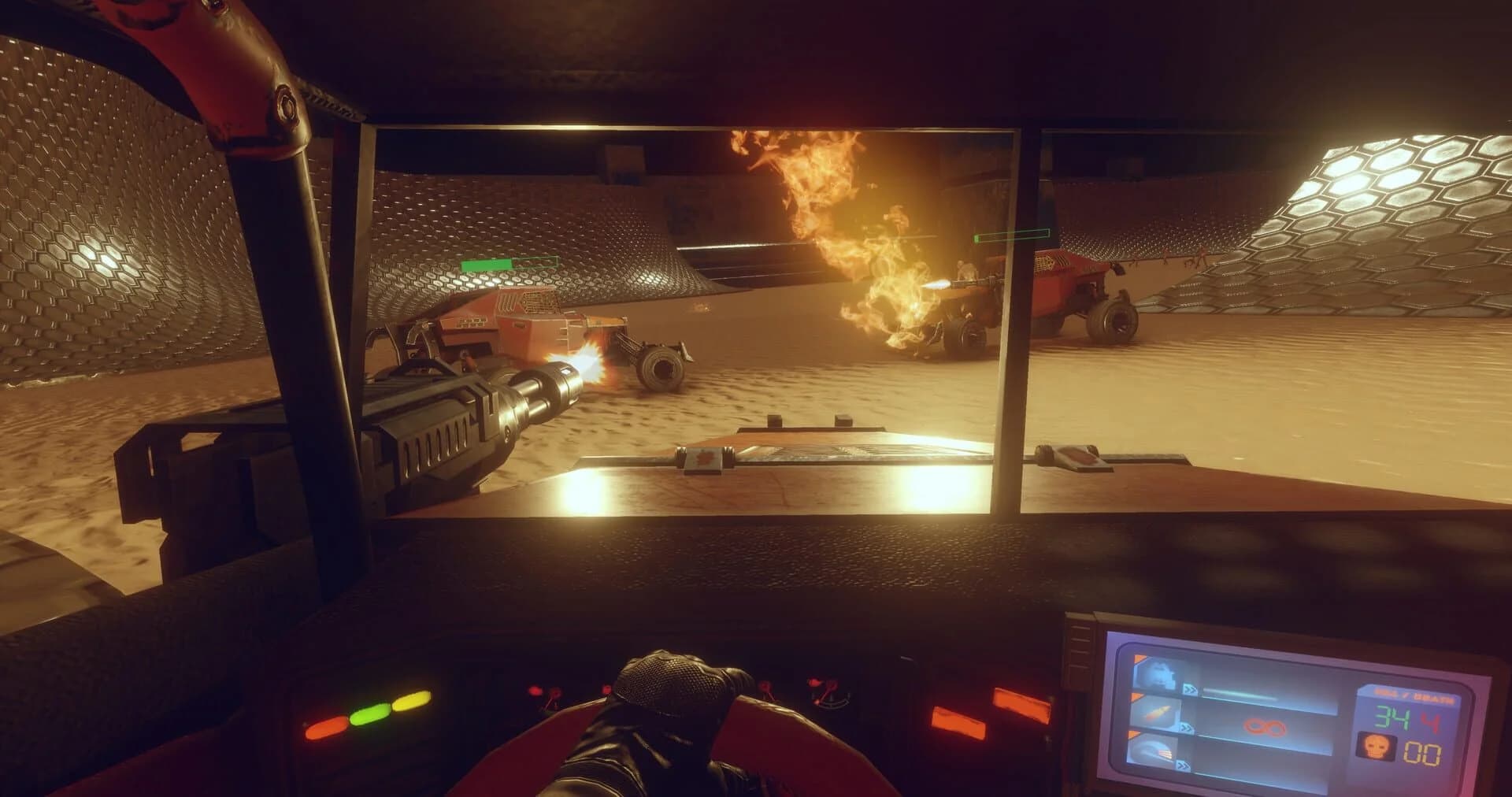Viewport: 1512px width, 797px height.
Task: Expand the bottom weapon slot's double-chevron
Action: (x=1183, y=765)
